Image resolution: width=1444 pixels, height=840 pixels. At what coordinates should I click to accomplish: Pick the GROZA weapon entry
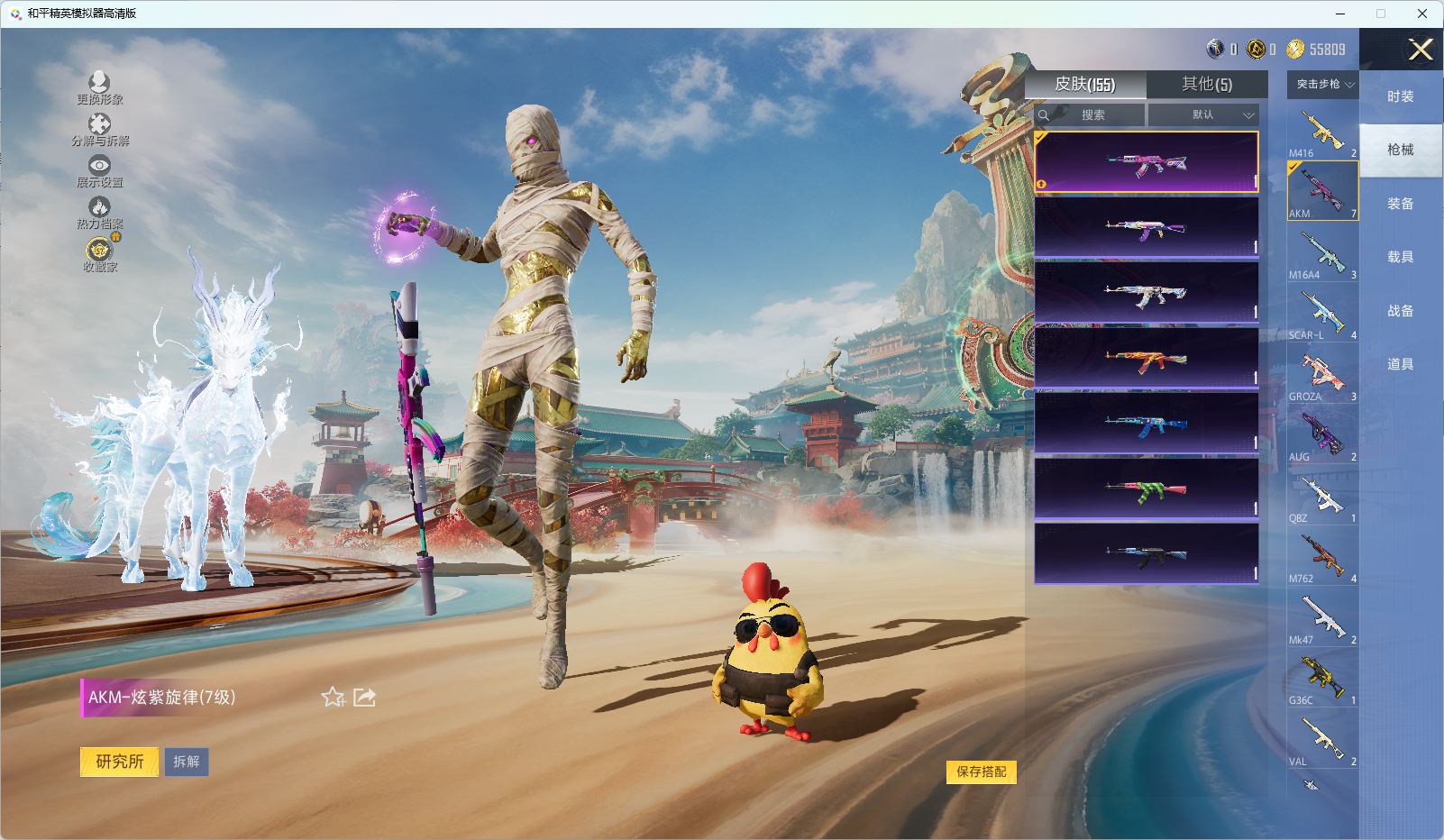pos(1322,375)
